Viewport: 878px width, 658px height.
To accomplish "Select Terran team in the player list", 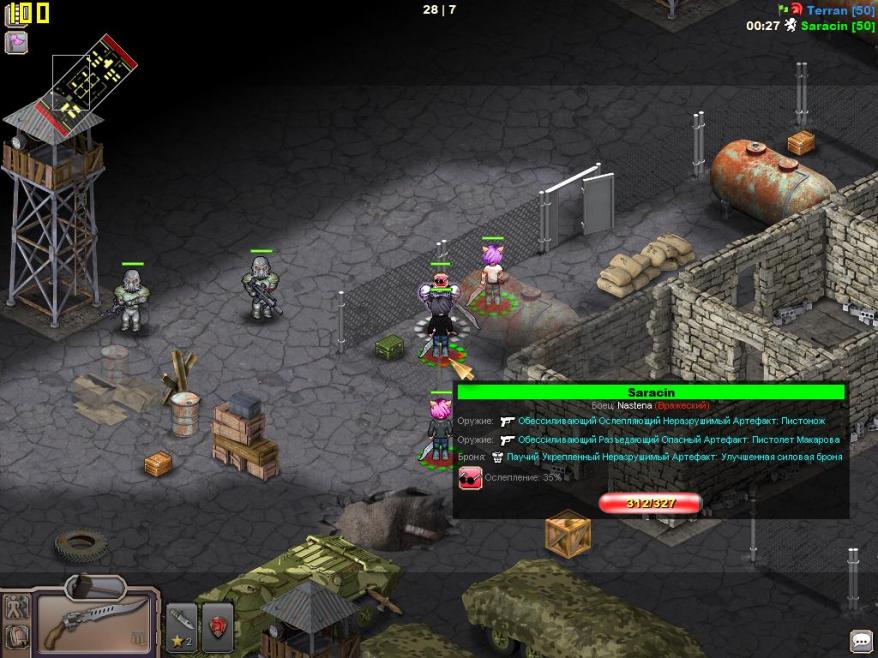I will pos(840,10).
